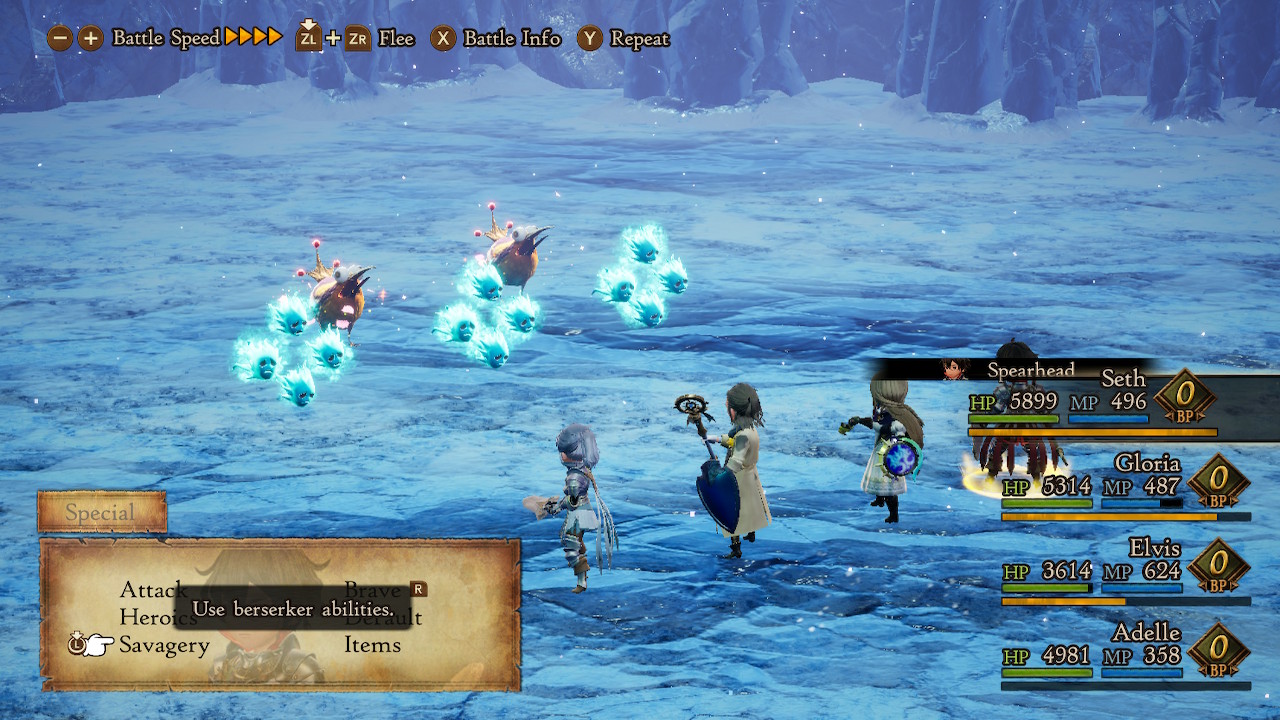Select Adelle's party status panel

1124,657
